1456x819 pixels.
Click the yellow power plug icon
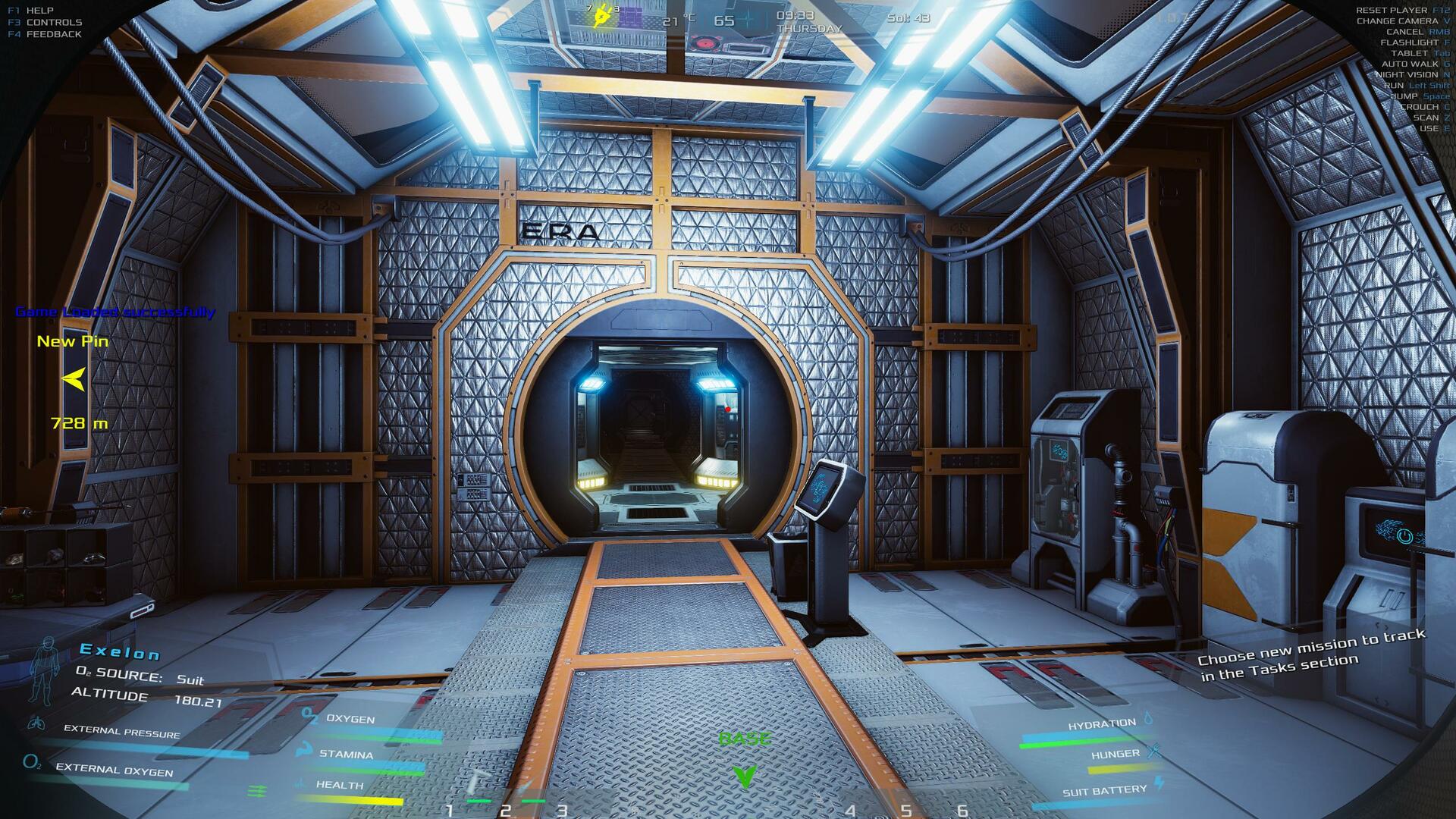tap(603, 16)
